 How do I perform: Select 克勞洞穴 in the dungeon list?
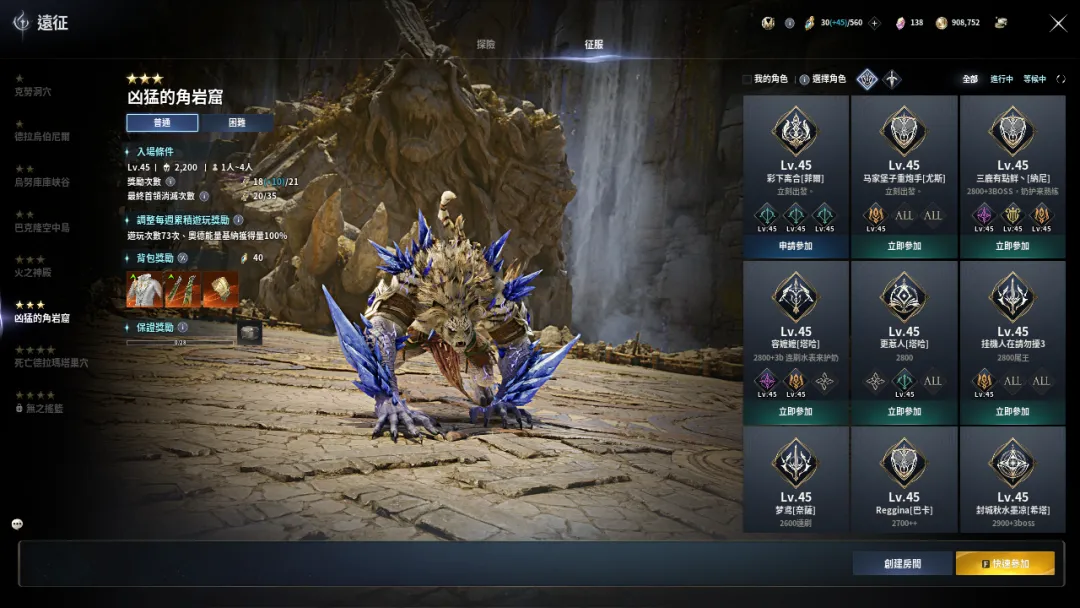click(x=33, y=92)
